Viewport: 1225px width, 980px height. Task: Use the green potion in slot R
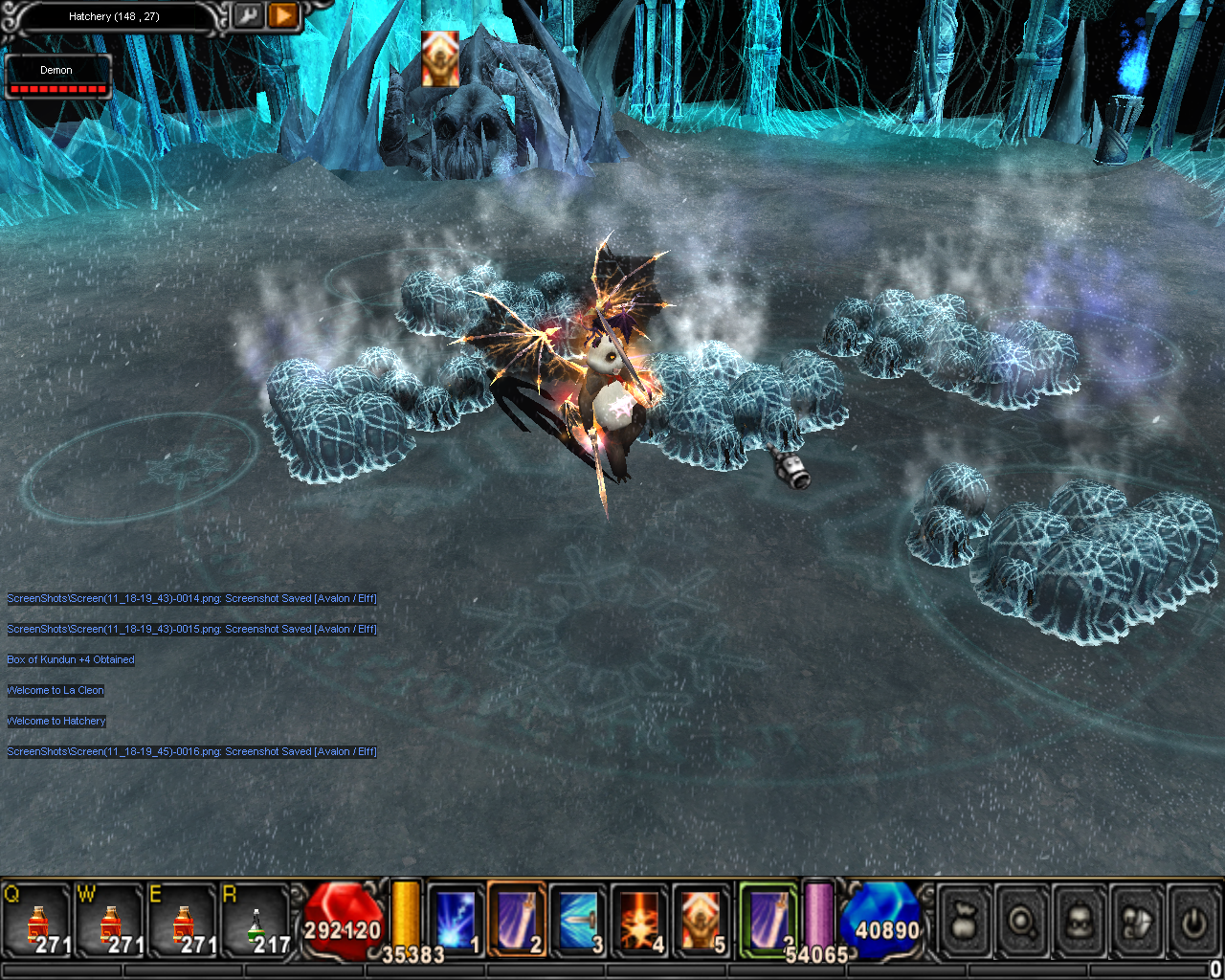point(256,923)
